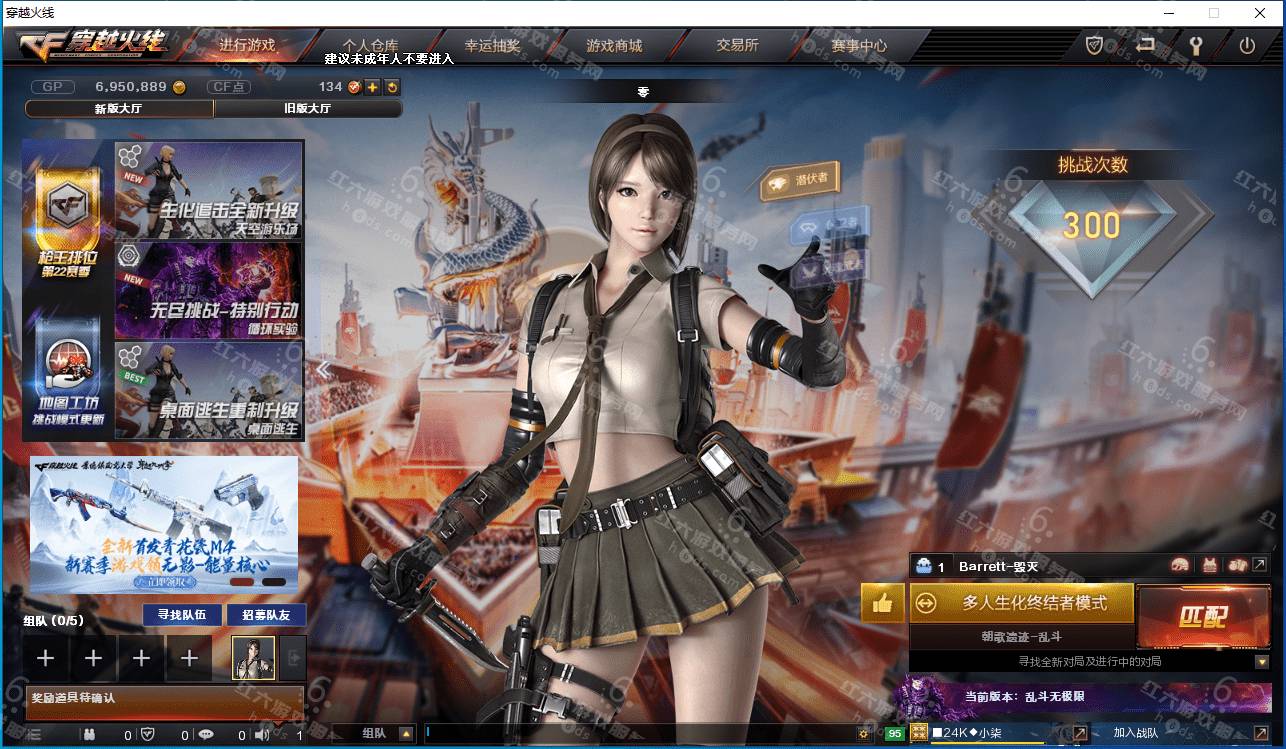Screen dimensions: 1286x749
Task: Go to the 幸运抽奖 lucky draw
Action: (x=492, y=45)
